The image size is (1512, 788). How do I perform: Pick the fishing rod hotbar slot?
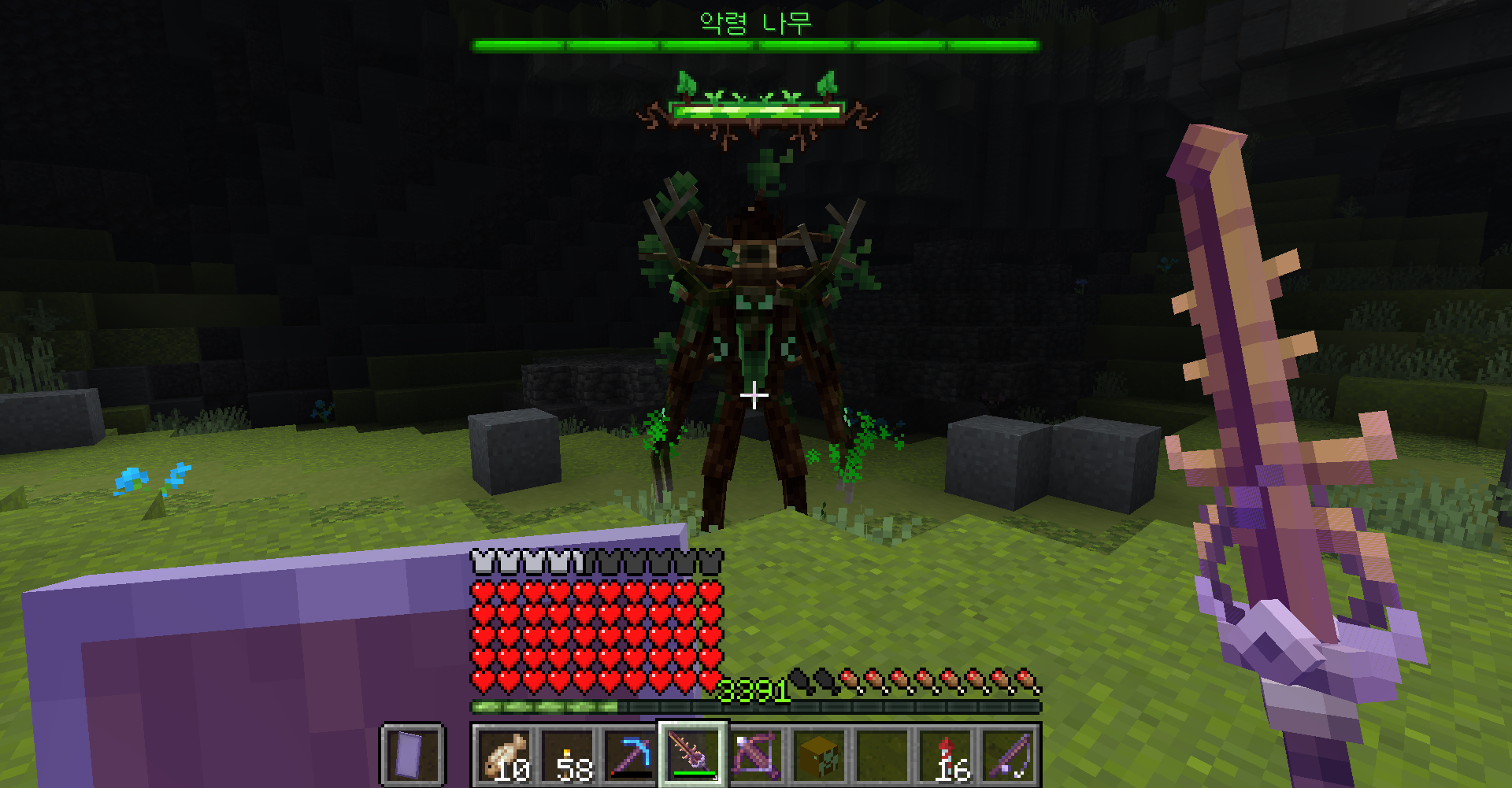click(1008, 755)
